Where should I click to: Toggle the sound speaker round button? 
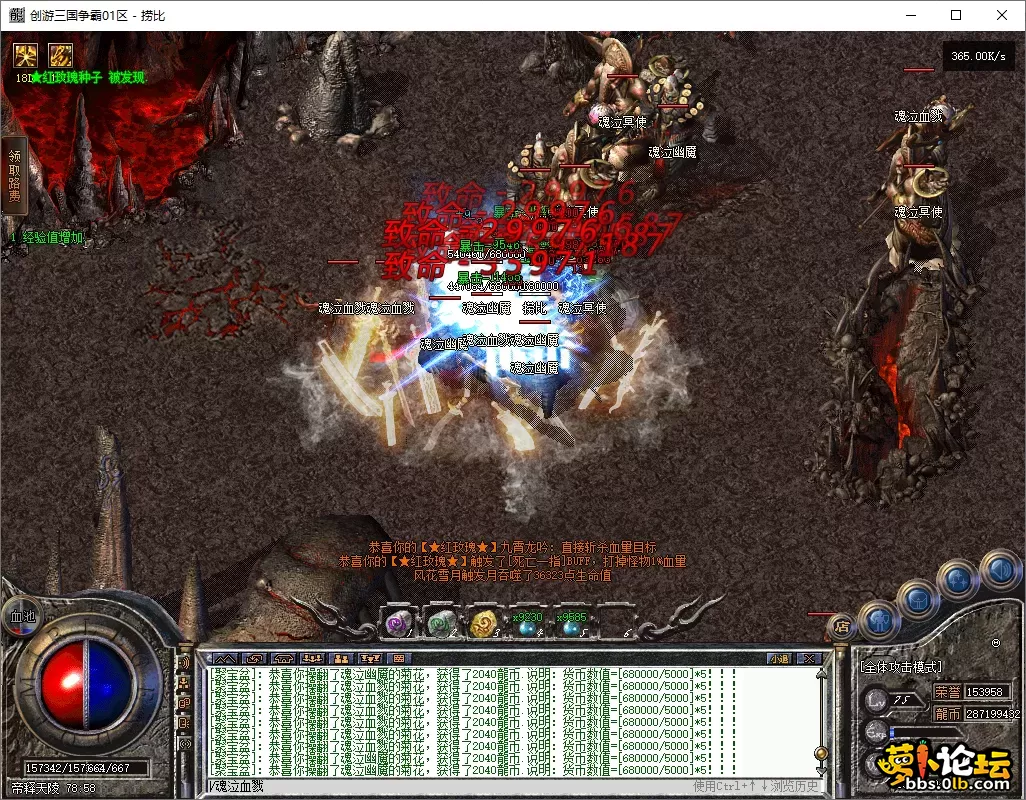click(x=998, y=569)
